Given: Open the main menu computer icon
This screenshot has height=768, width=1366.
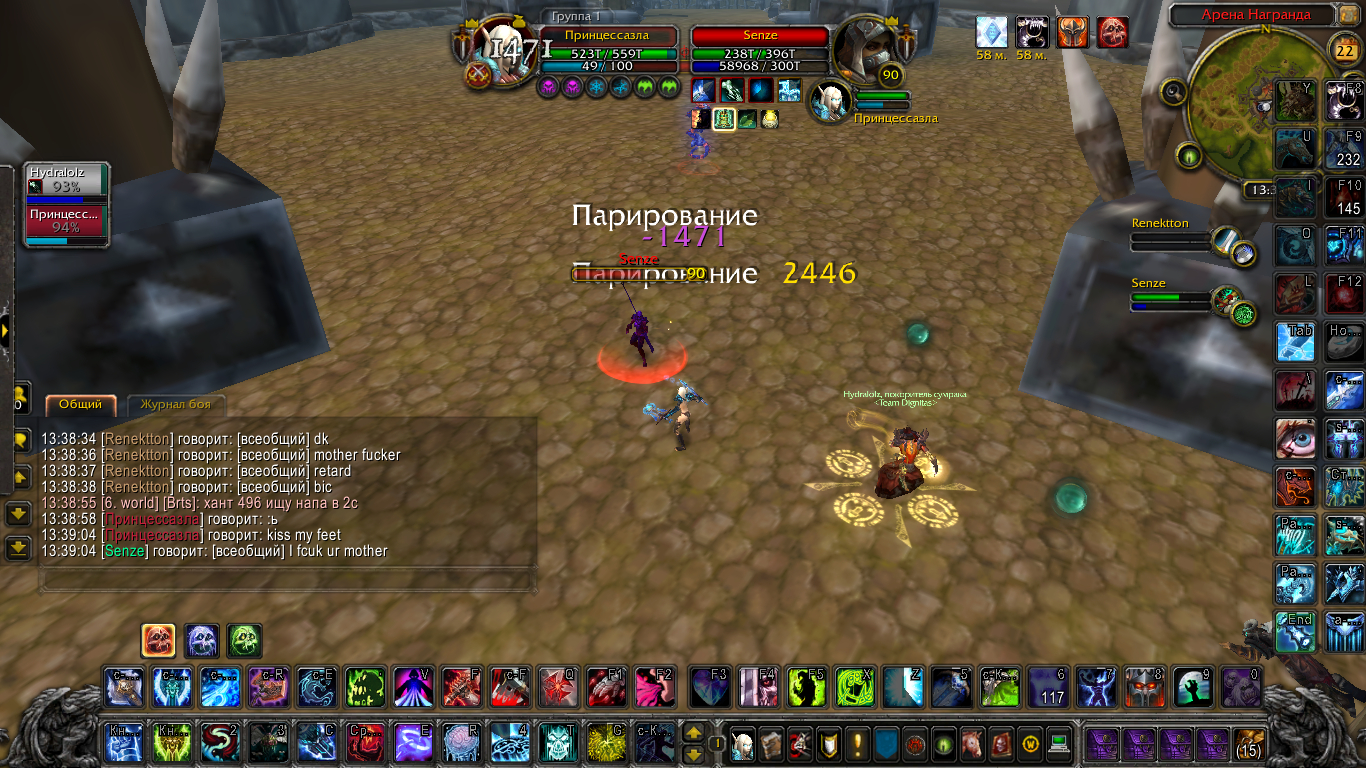Looking at the screenshot, I should (x=1059, y=744).
